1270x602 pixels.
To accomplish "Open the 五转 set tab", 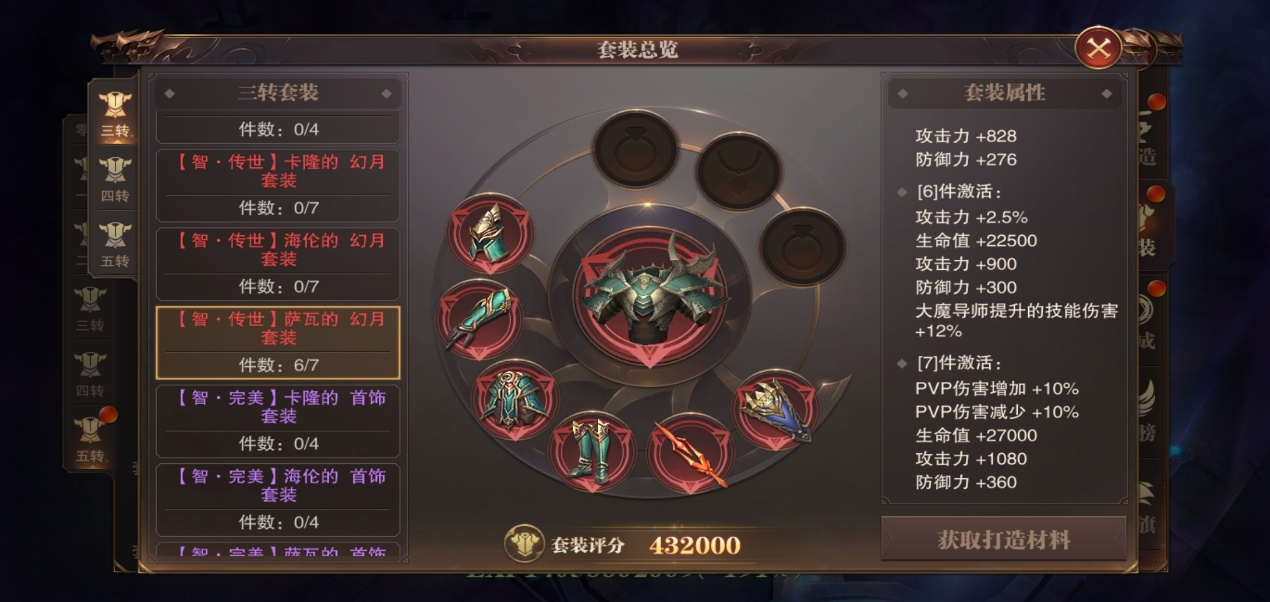I will point(115,244).
